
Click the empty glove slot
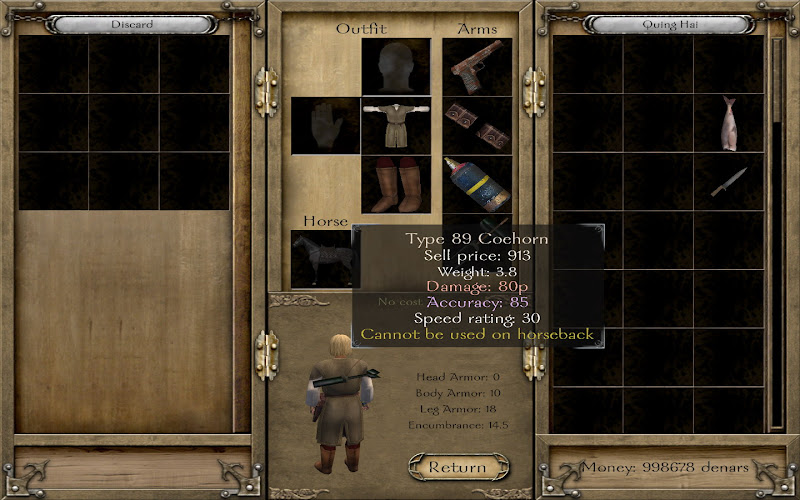(325, 126)
